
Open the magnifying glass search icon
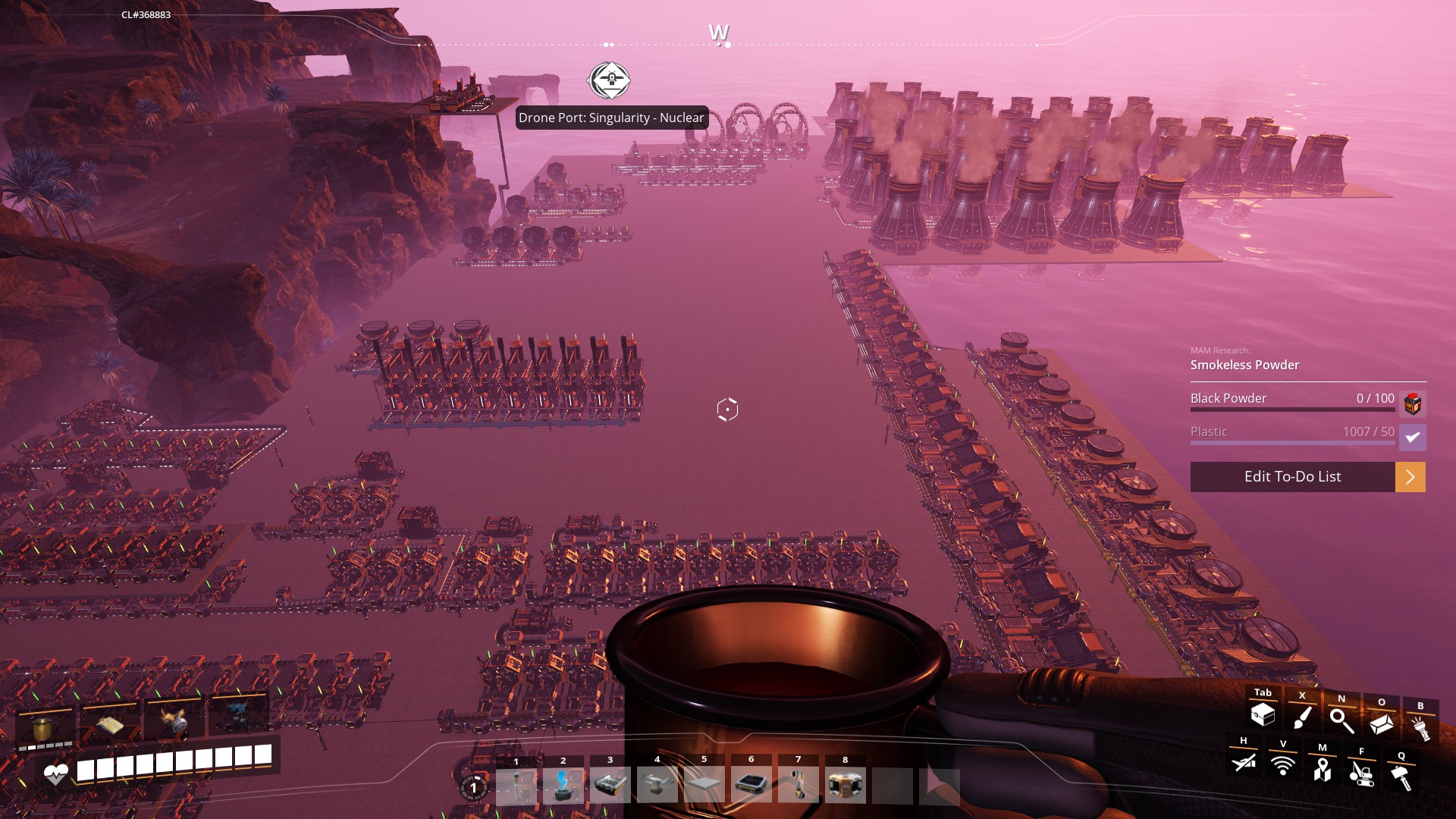pyautogui.click(x=1341, y=720)
